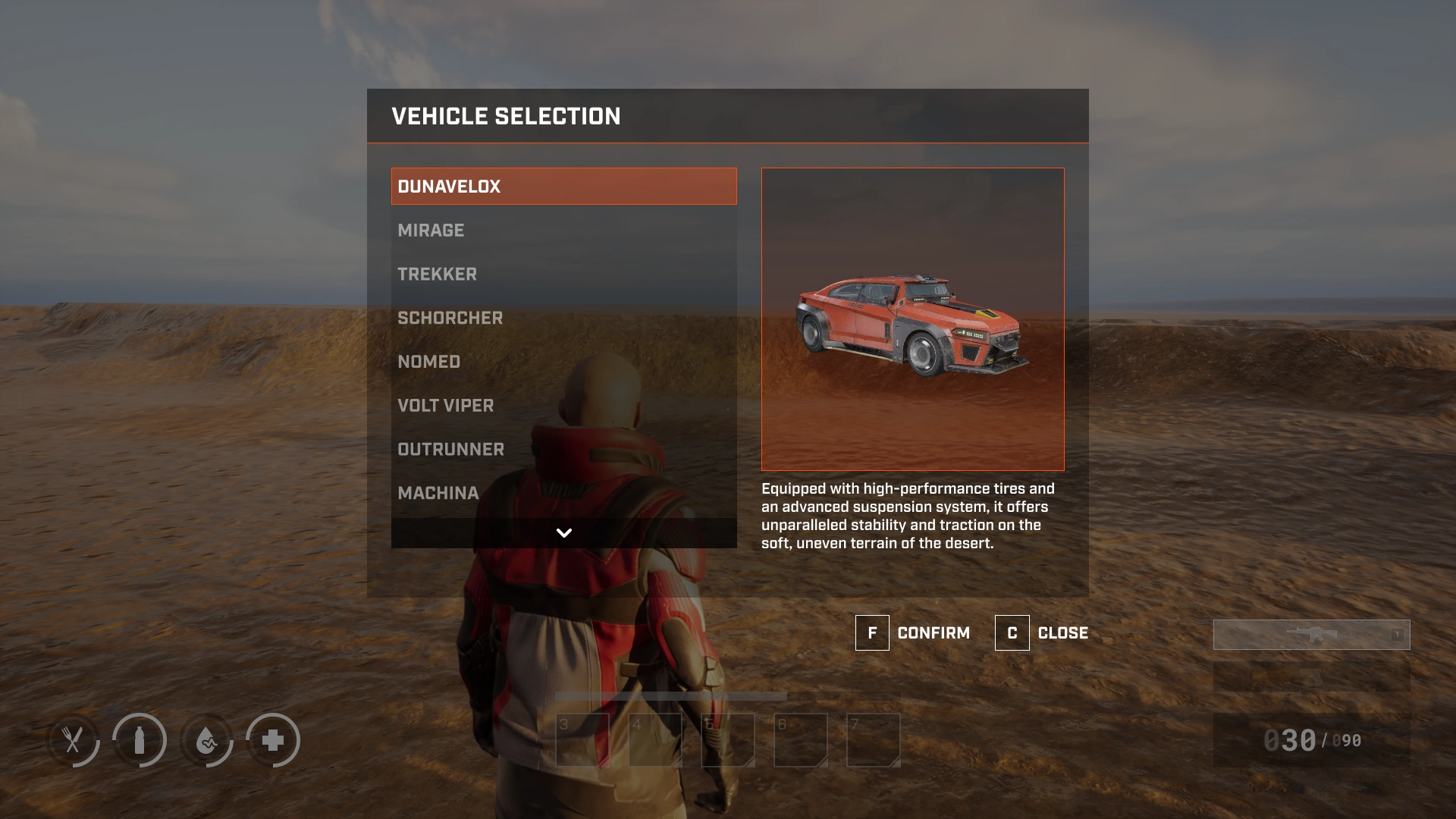
Task: Choose the NOMED vehicle
Action: [x=563, y=362]
